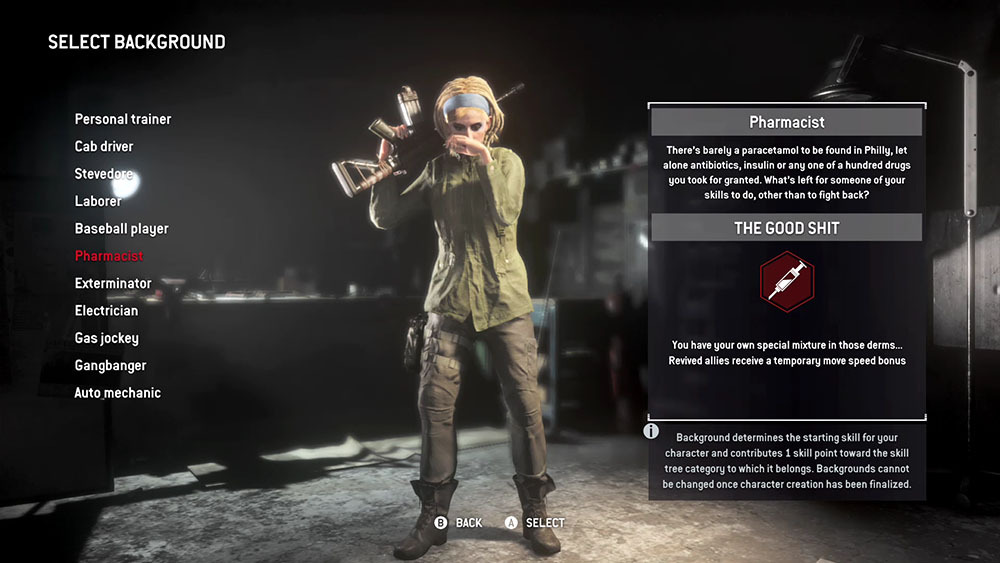The image size is (1000, 563).
Task: Choose the Electrician background
Action: pos(106,311)
